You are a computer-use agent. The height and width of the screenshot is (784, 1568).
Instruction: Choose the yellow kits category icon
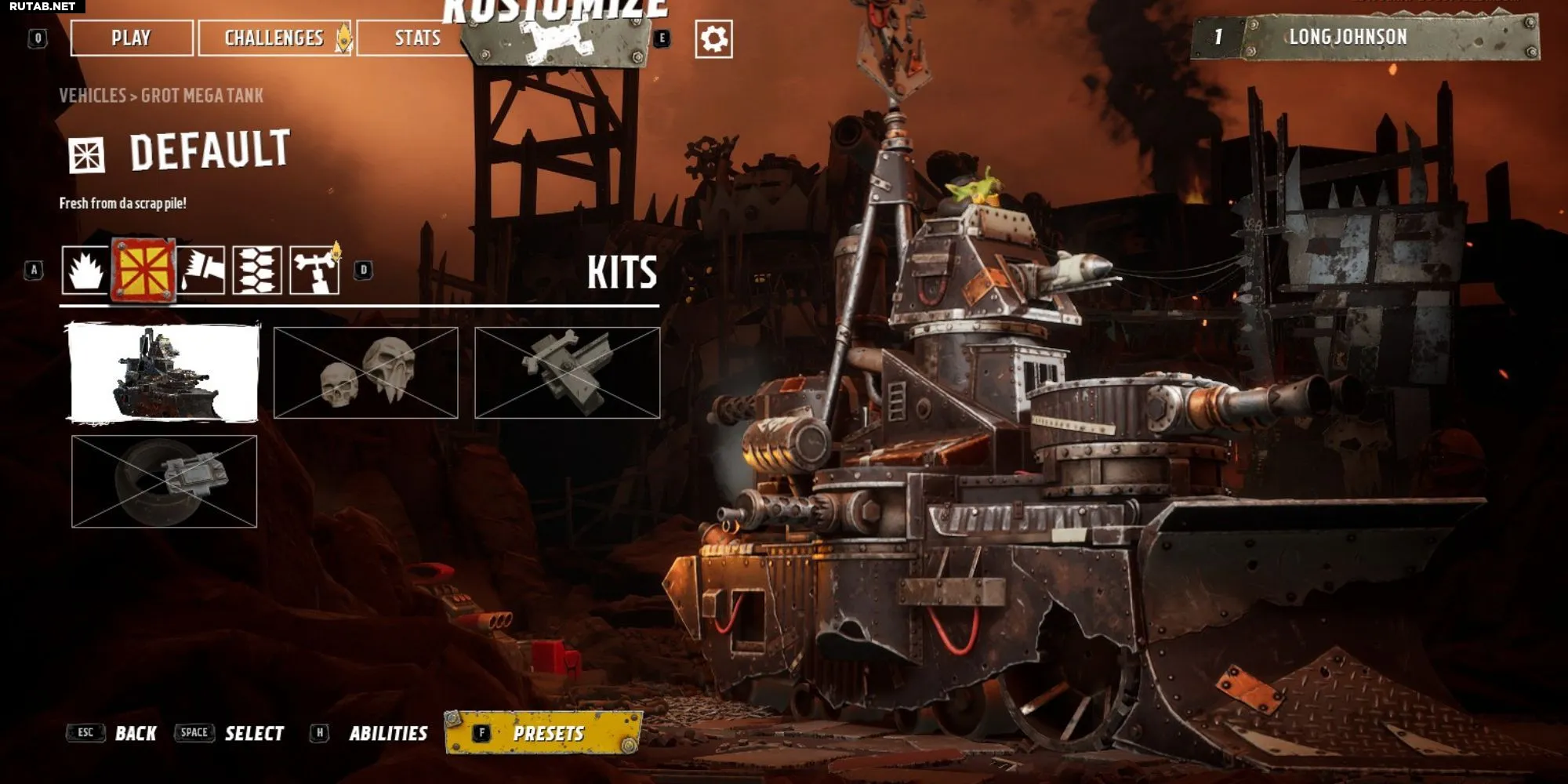pos(143,270)
